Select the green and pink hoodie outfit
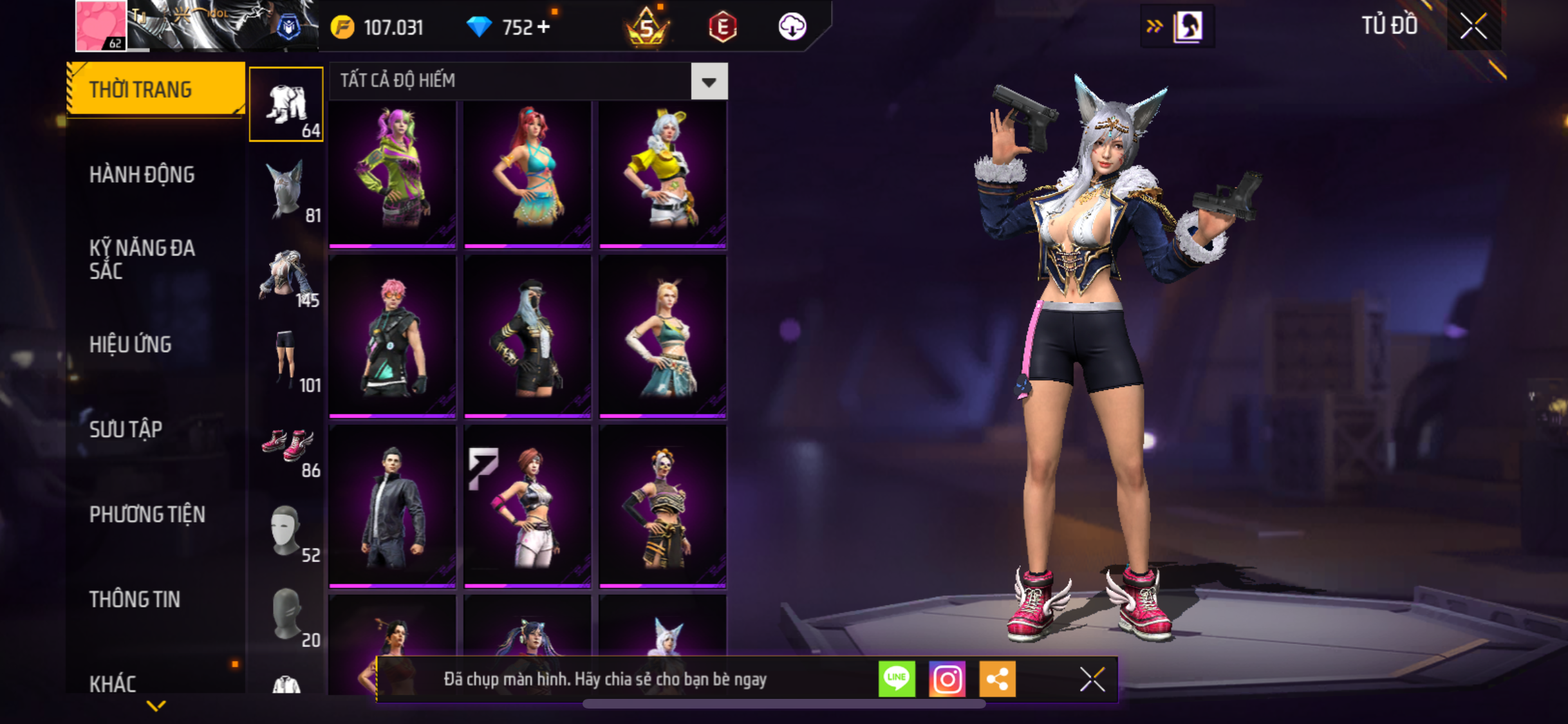The height and width of the screenshot is (724, 1568). 393,172
